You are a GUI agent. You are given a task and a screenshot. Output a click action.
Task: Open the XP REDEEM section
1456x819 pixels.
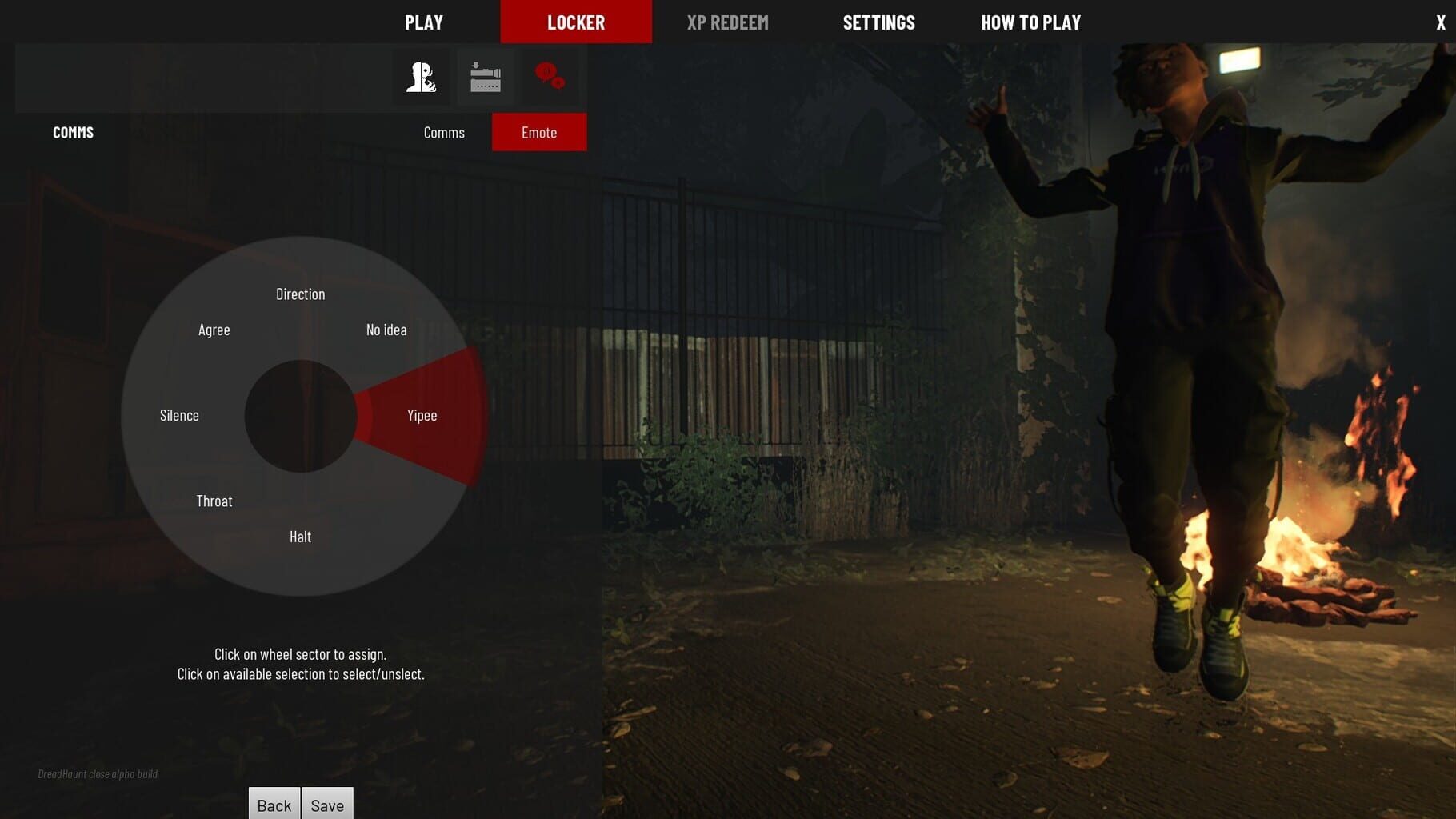(727, 22)
